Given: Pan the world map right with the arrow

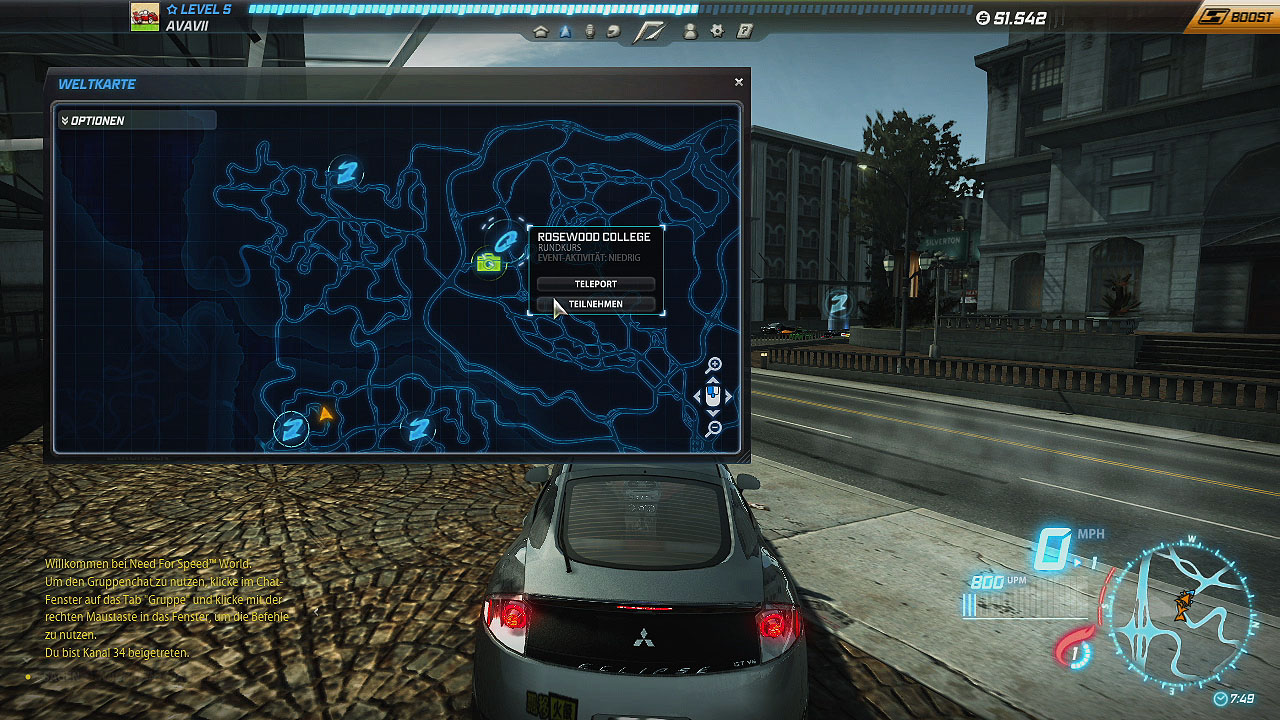Looking at the screenshot, I should (729, 397).
